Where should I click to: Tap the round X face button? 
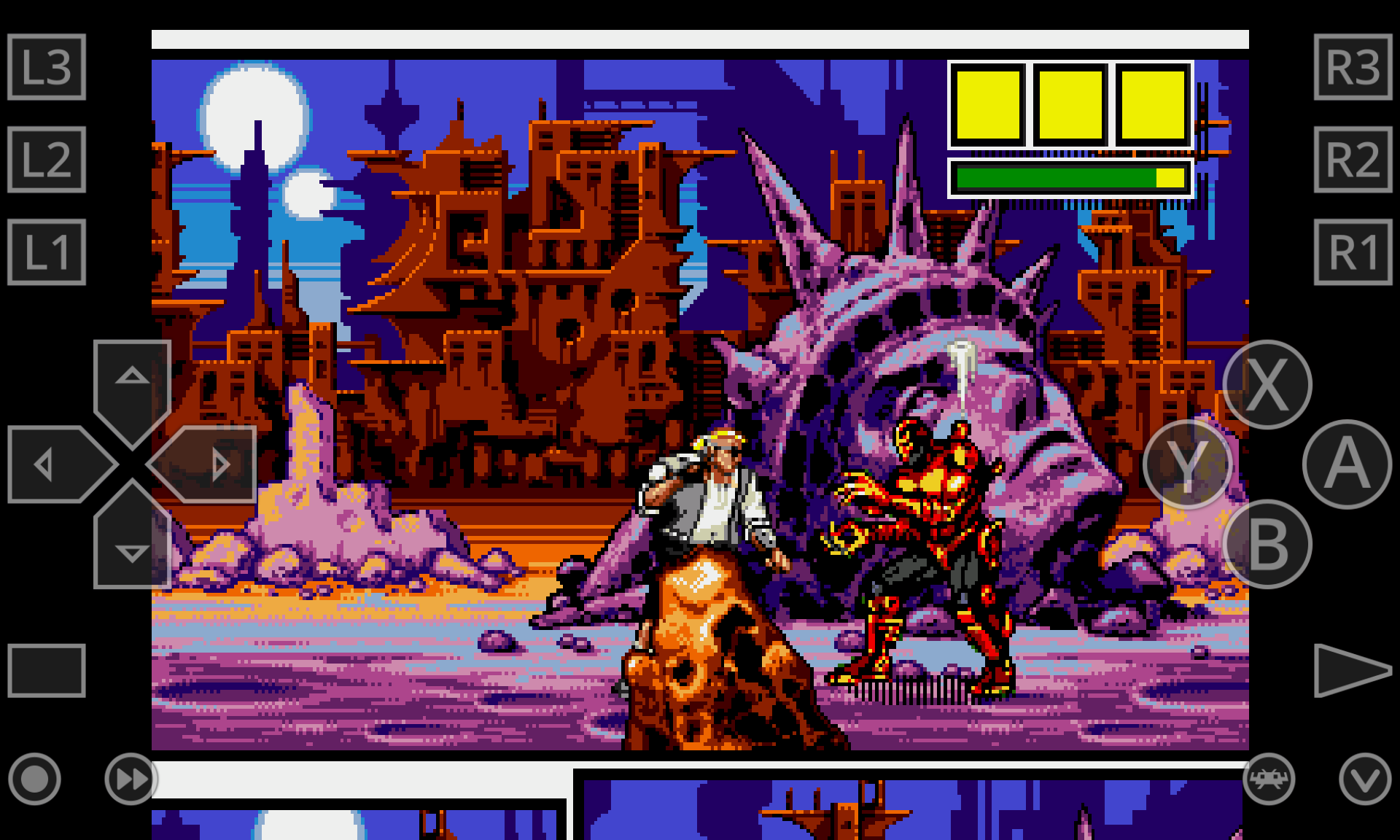[1267, 384]
